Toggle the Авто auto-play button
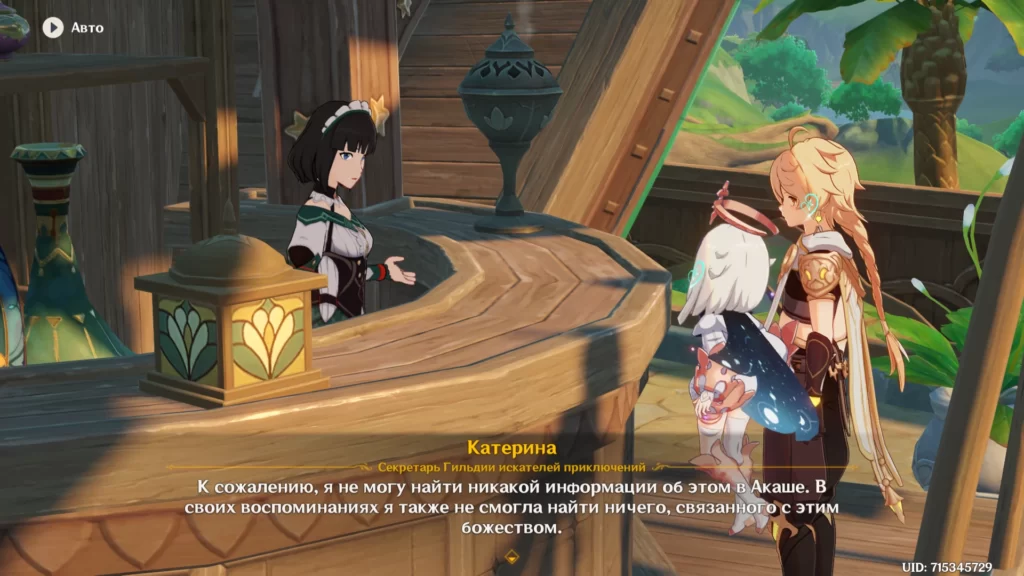 (53, 27)
